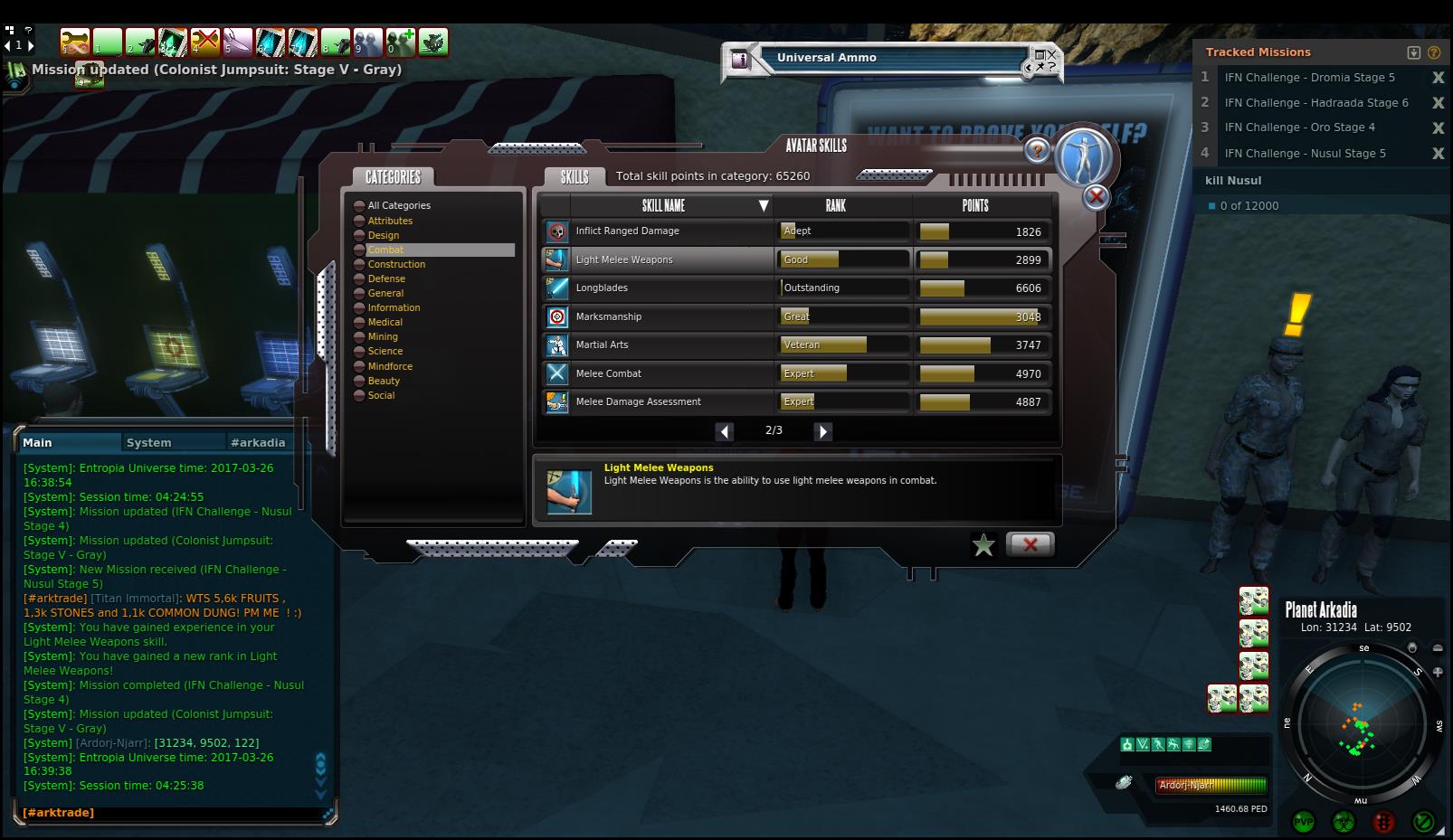Go to the next skills page
Image resolution: width=1453 pixels, height=840 pixels.
(822, 431)
